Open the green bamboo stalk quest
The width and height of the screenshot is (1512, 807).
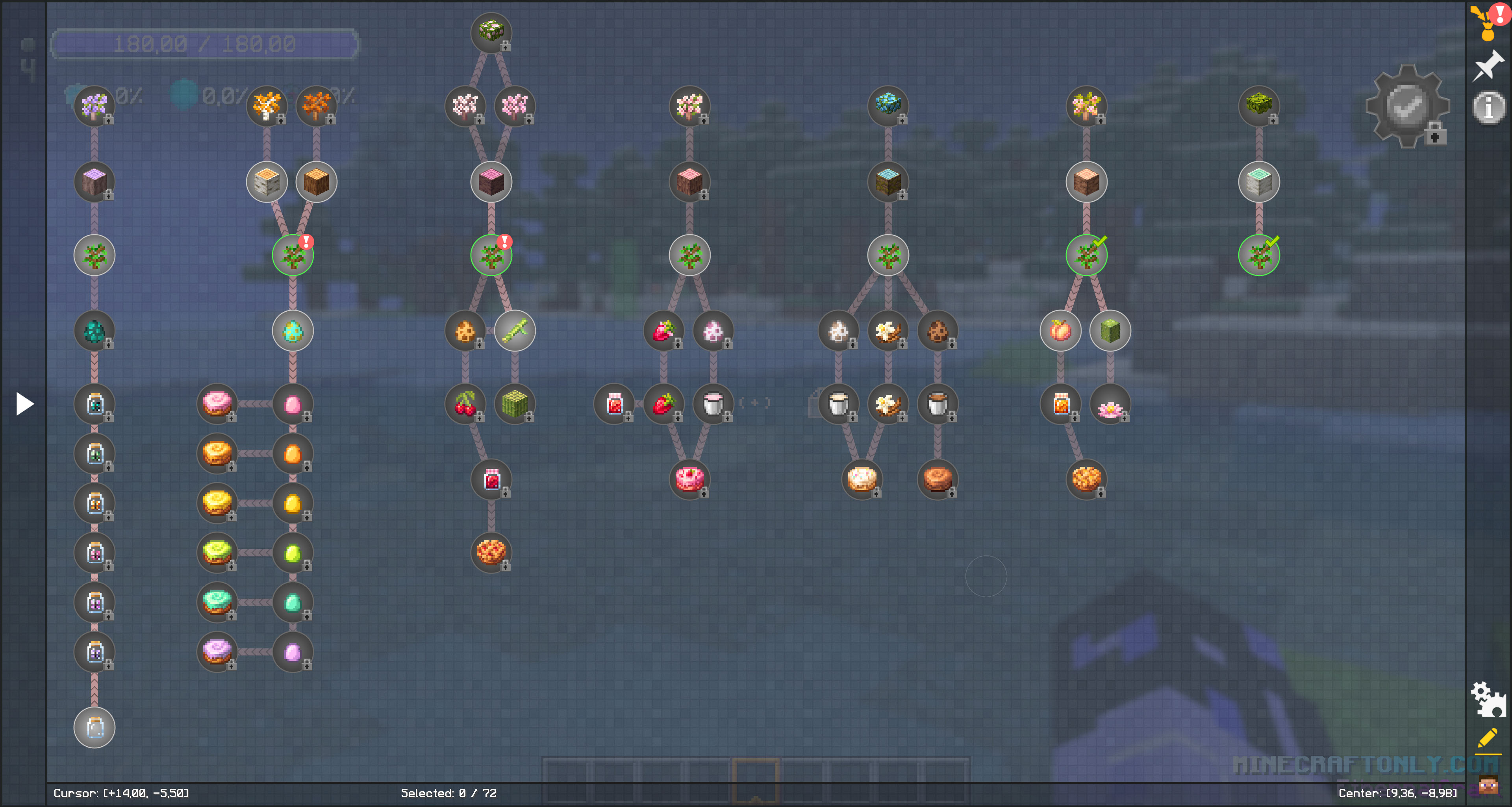point(515,331)
